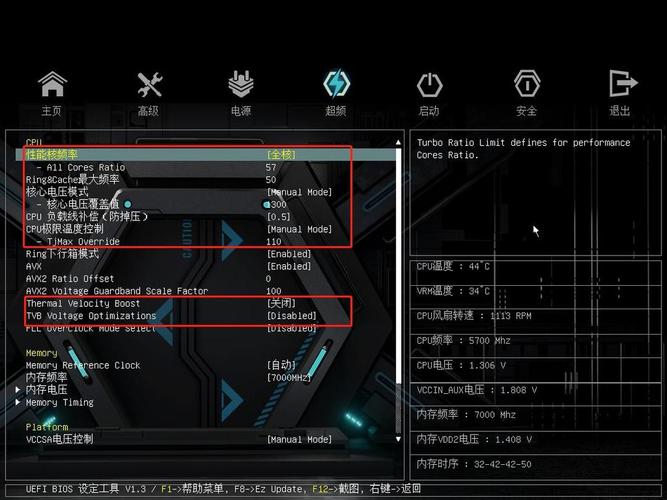Edit the TjMax Override value
The height and width of the screenshot is (500, 667).
tap(274, 242)
